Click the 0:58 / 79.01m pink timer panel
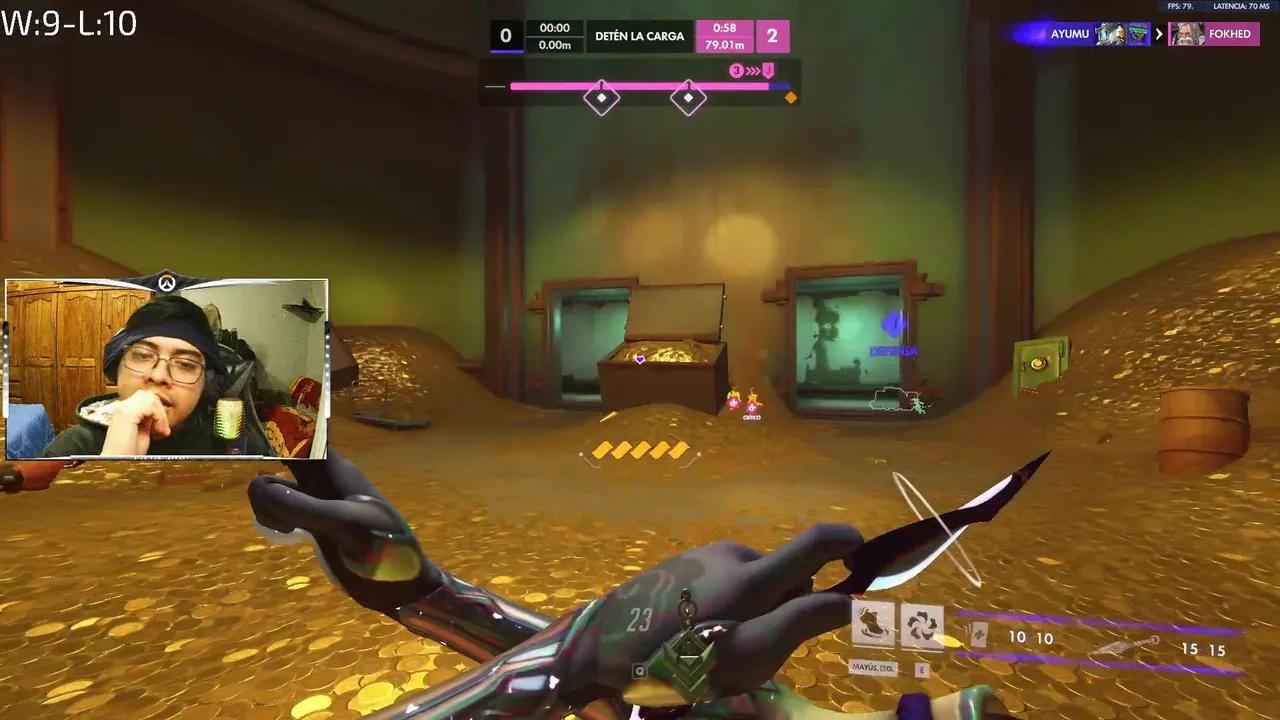Screen dimensions: 1280x720 [x=725, y=35]
